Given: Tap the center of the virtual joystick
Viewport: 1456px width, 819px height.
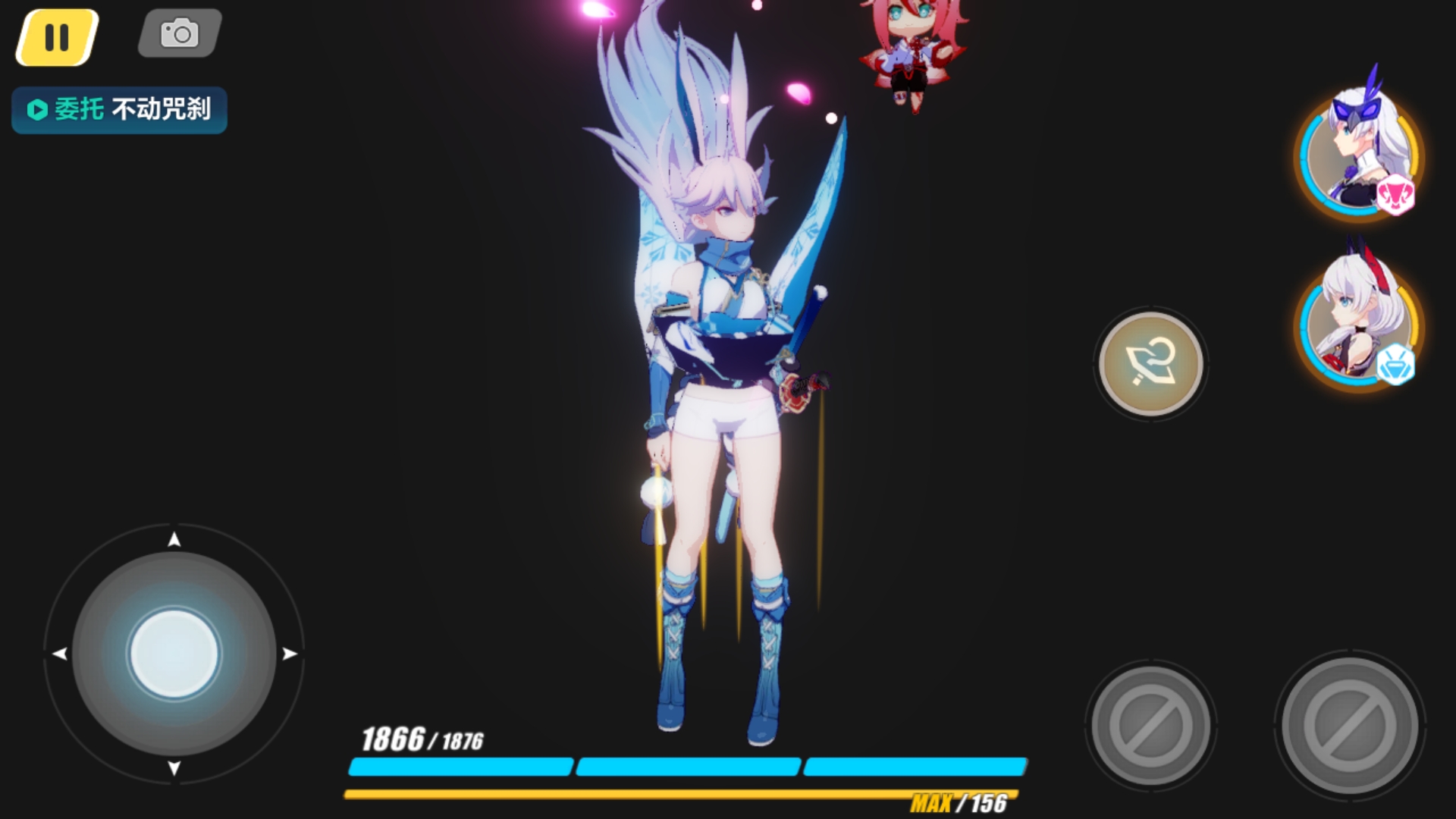Looking at the screenshot, I should click(x=176, y=654).
